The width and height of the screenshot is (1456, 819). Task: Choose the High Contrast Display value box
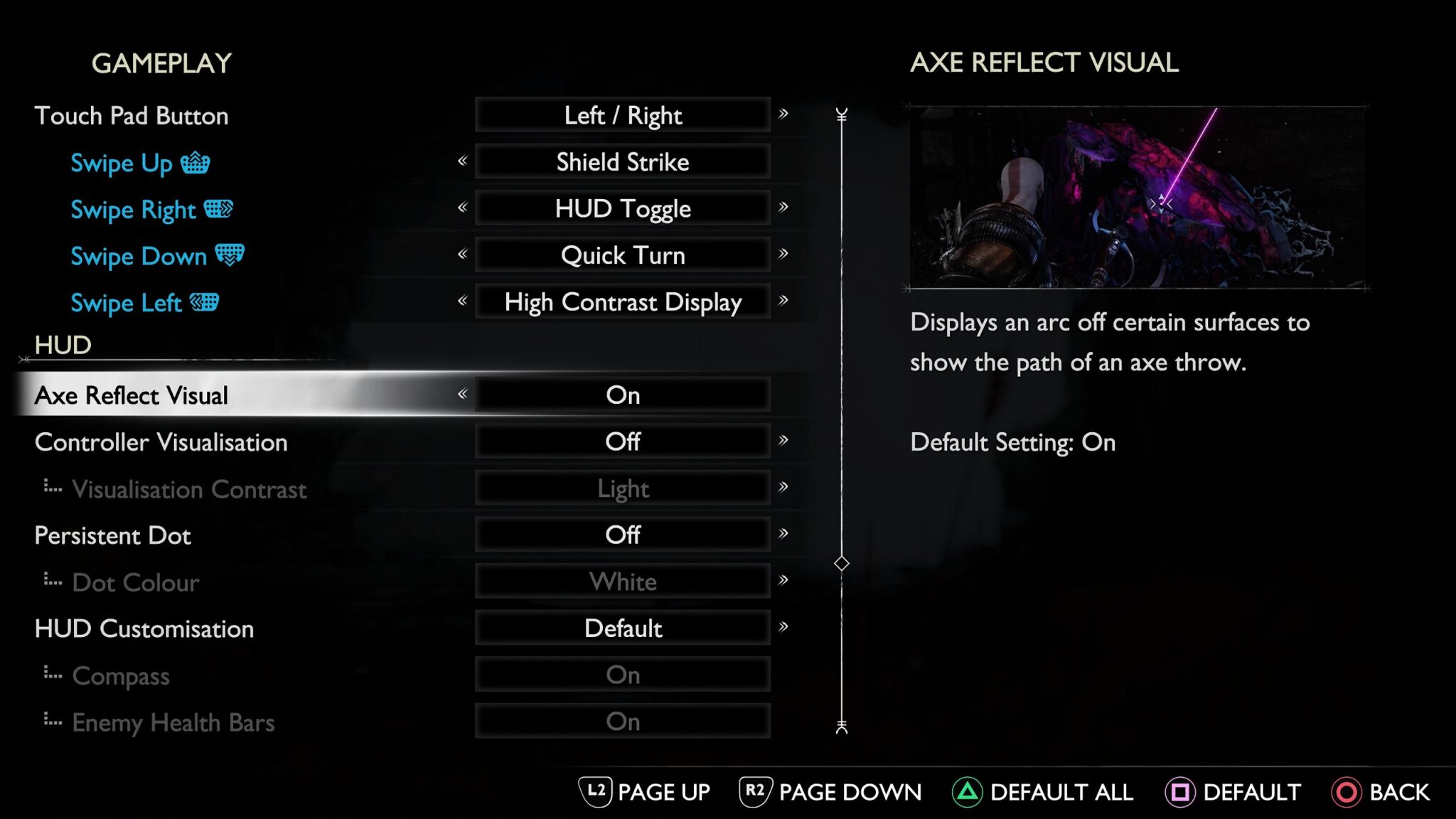622,302
